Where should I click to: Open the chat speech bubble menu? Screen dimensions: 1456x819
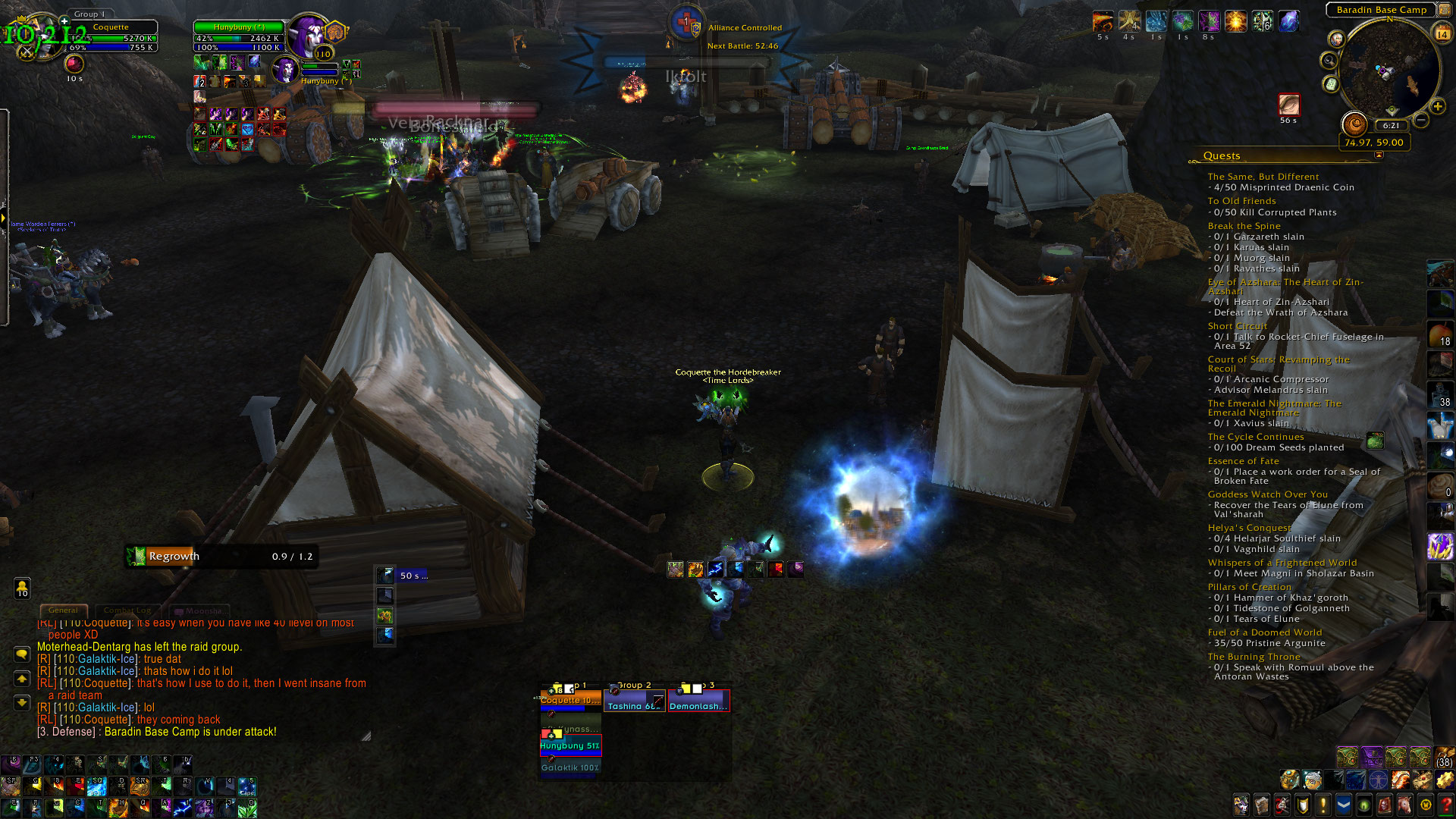(x=22, y=654)
